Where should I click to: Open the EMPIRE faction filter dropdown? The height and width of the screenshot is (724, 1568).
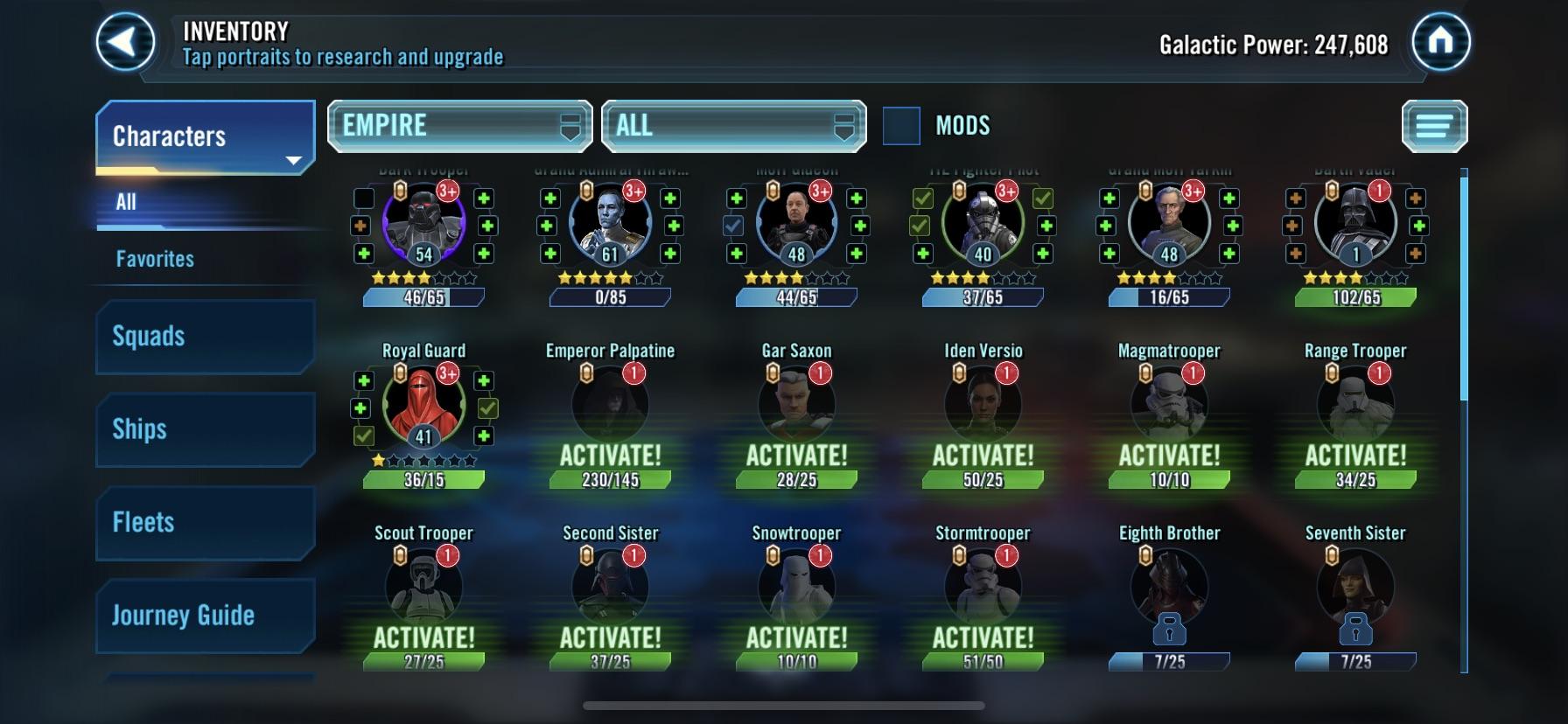458,125
